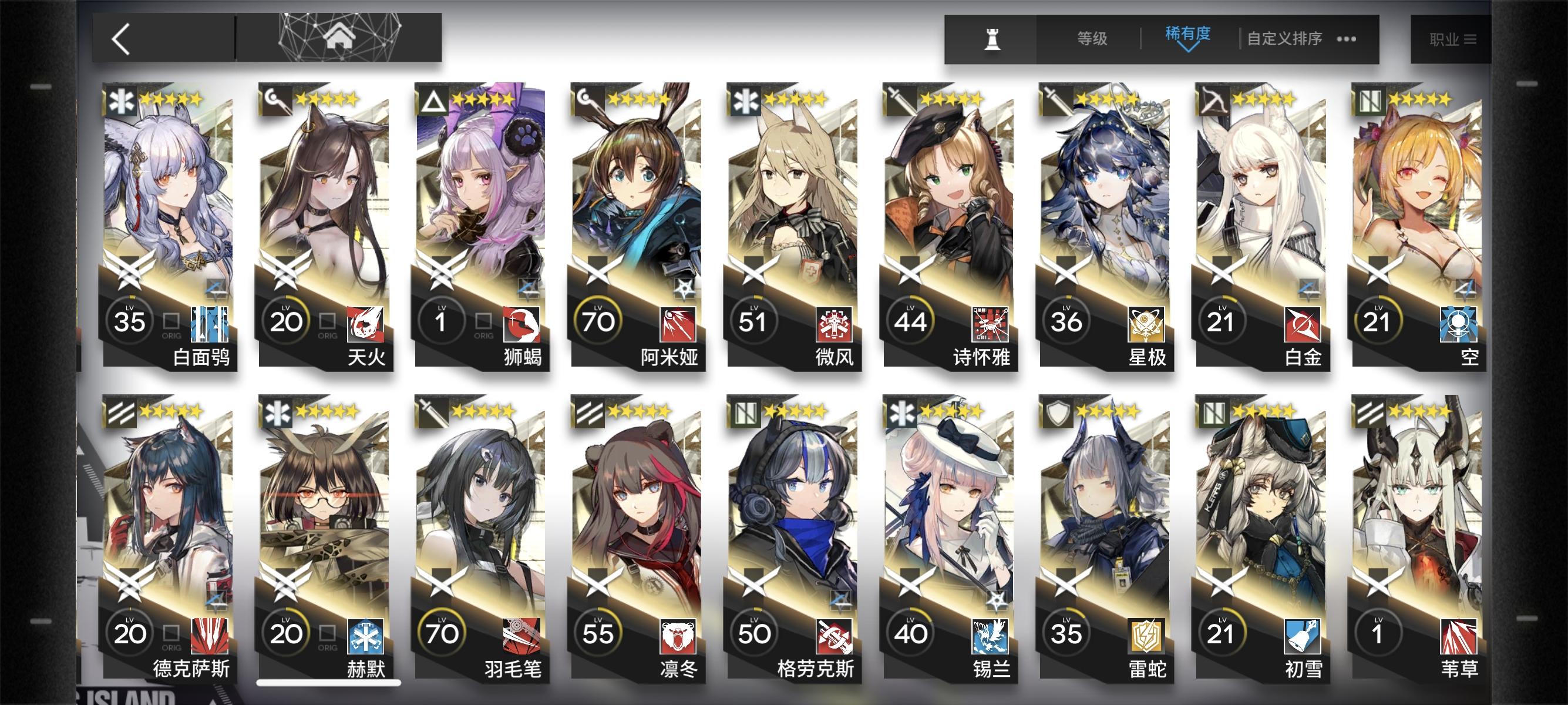Image resolution: width=1568 pixels, height=705 pixels.
Task: Click the rook icon in the sort bar
Action: tap(991, 38)
